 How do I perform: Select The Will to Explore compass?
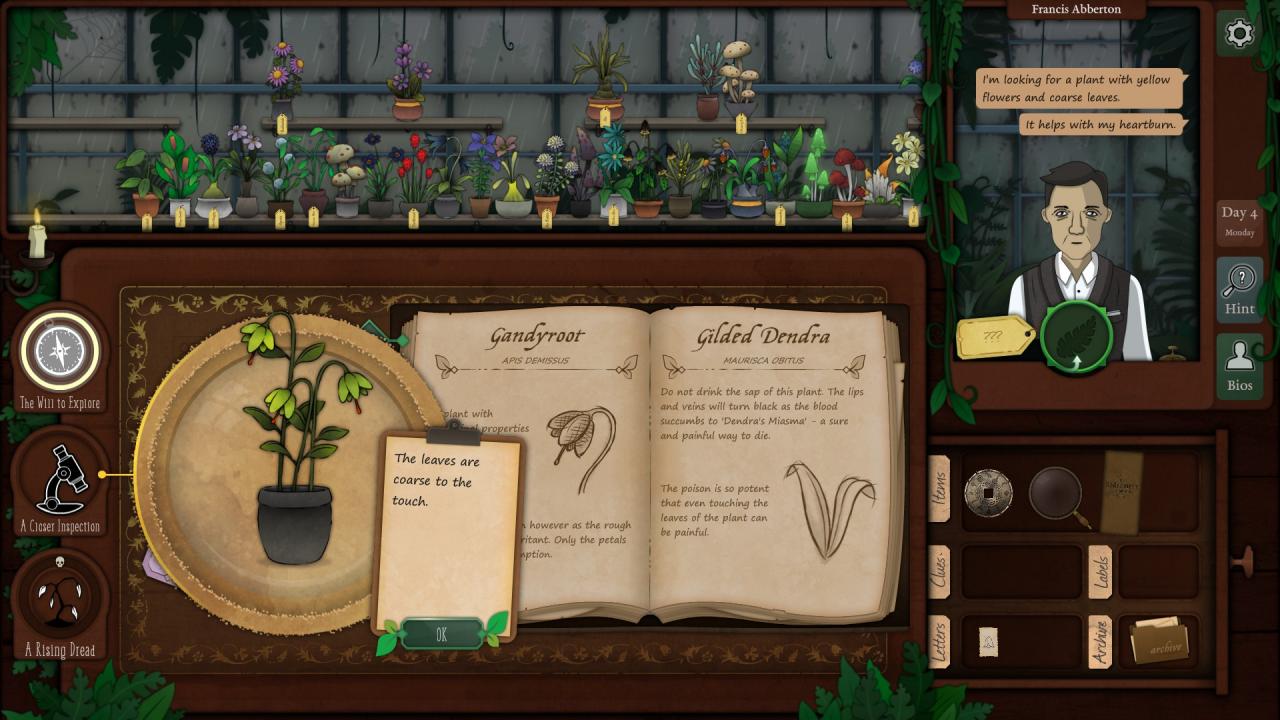(60, 352)
